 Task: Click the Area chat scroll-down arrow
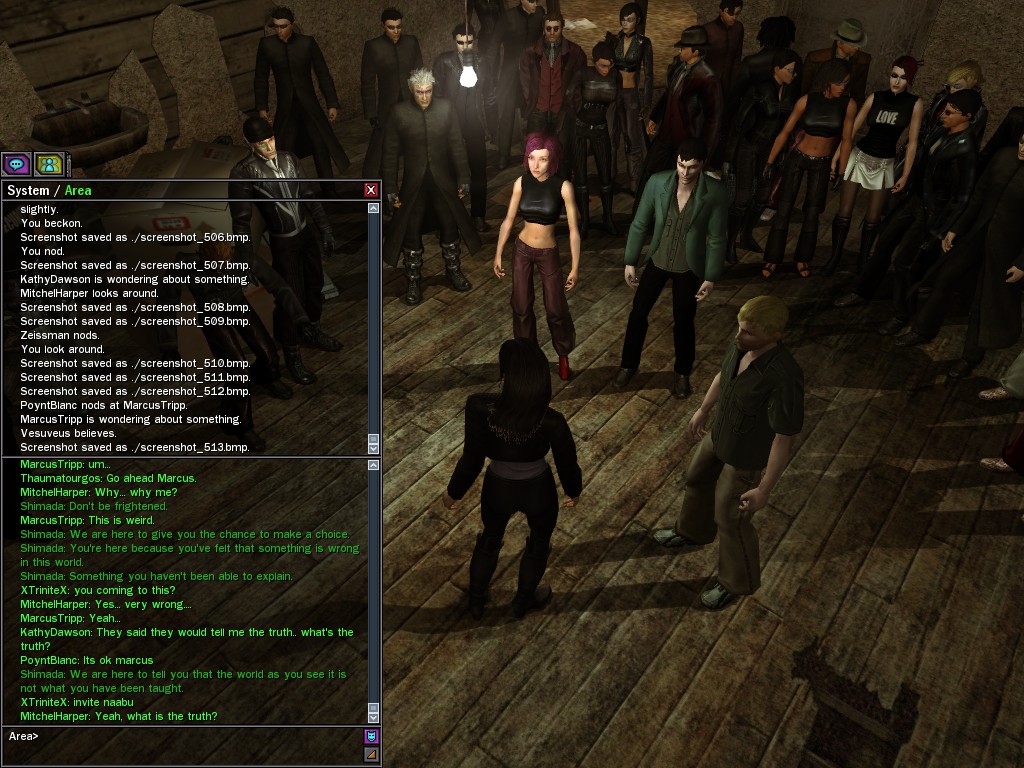pyautogui.click(x=374, y=716)
